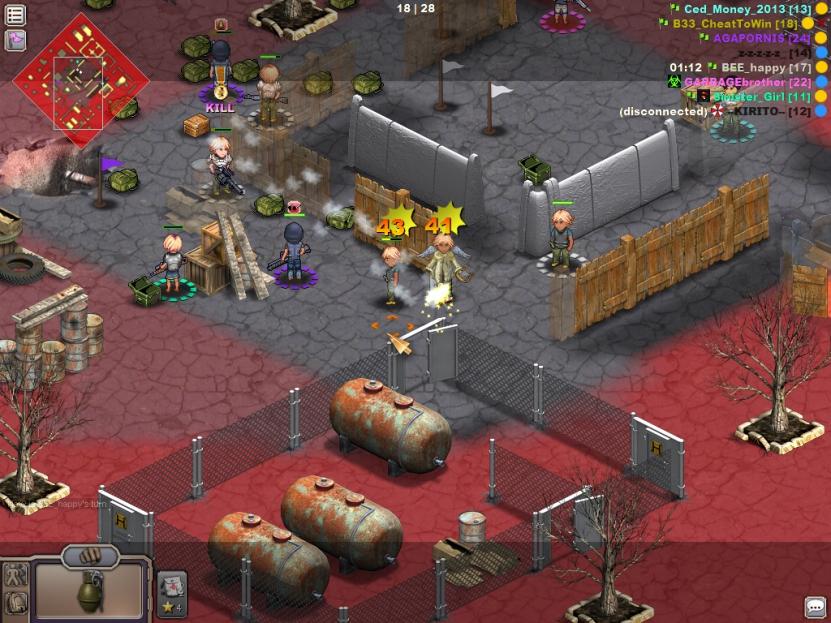
Task: Select the grenade weapon slot
Action: point(92,590)
